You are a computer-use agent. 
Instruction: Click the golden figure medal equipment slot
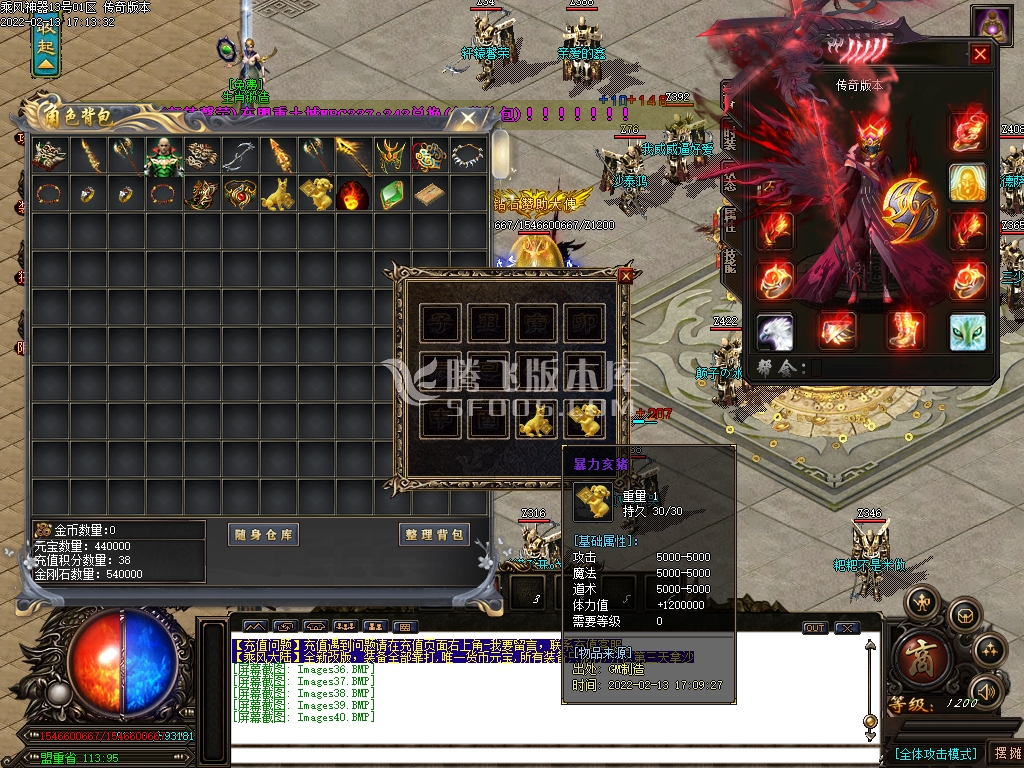click(x=967, y=183)
